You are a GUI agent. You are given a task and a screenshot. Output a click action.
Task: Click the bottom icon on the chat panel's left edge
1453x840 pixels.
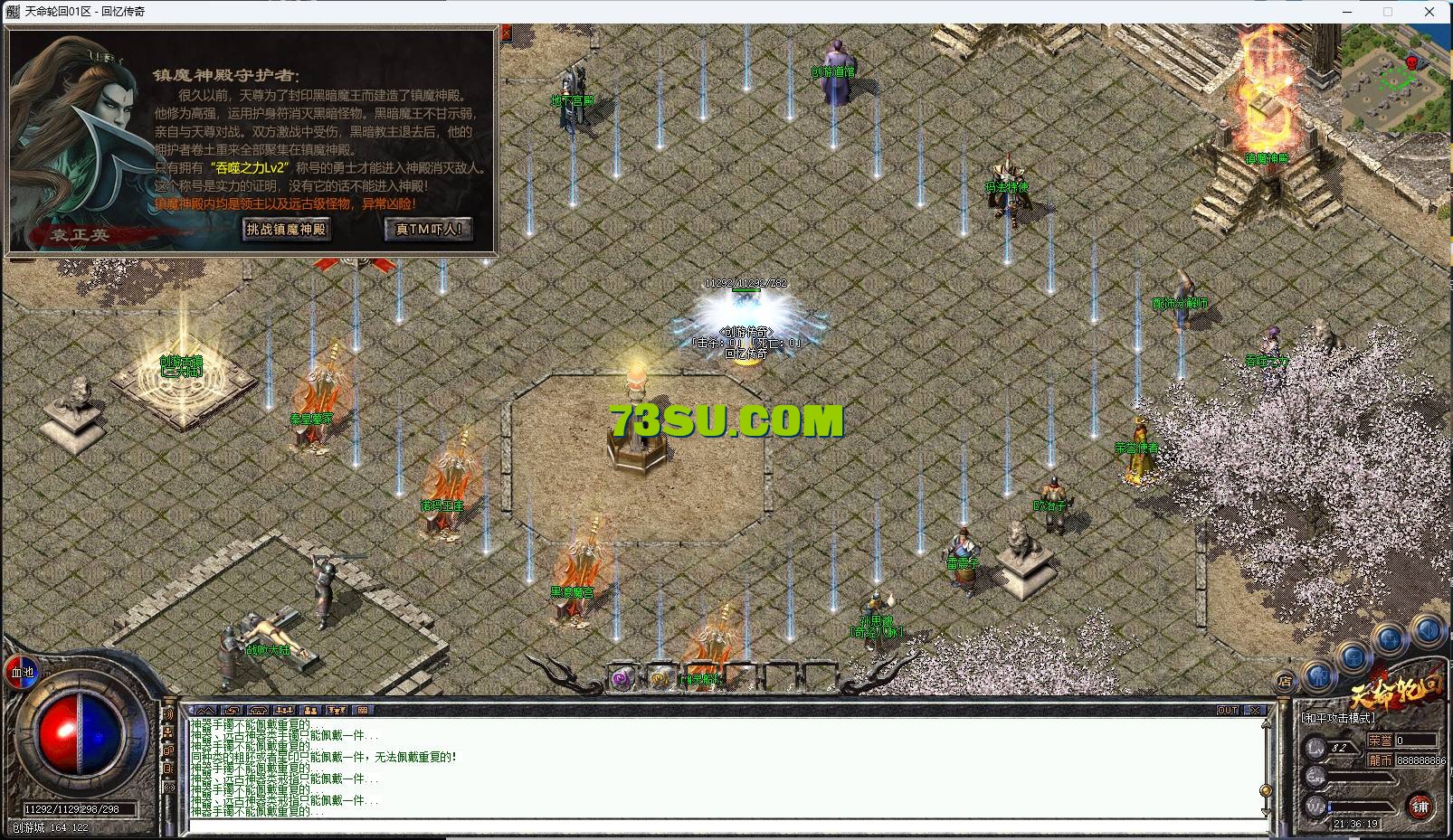pyautogui.click(x=170, y=786)
